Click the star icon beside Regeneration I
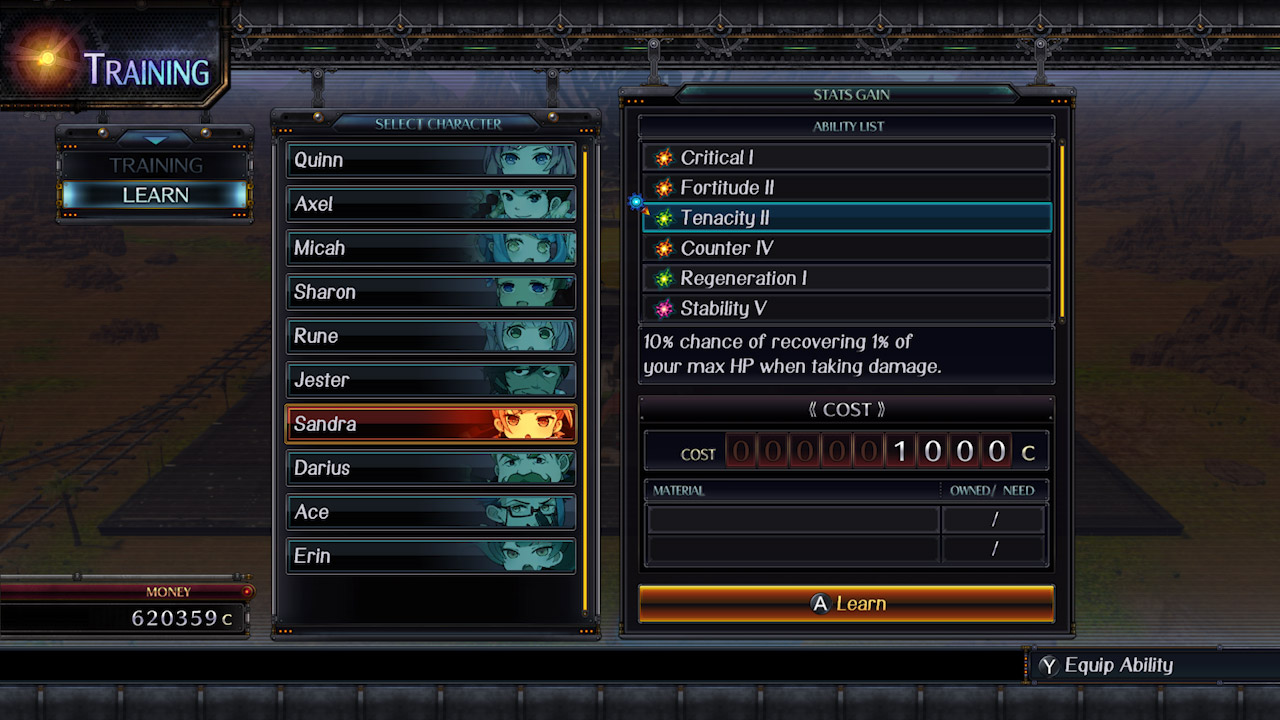Screen dimensions: 1280x720 click(663, 278)
